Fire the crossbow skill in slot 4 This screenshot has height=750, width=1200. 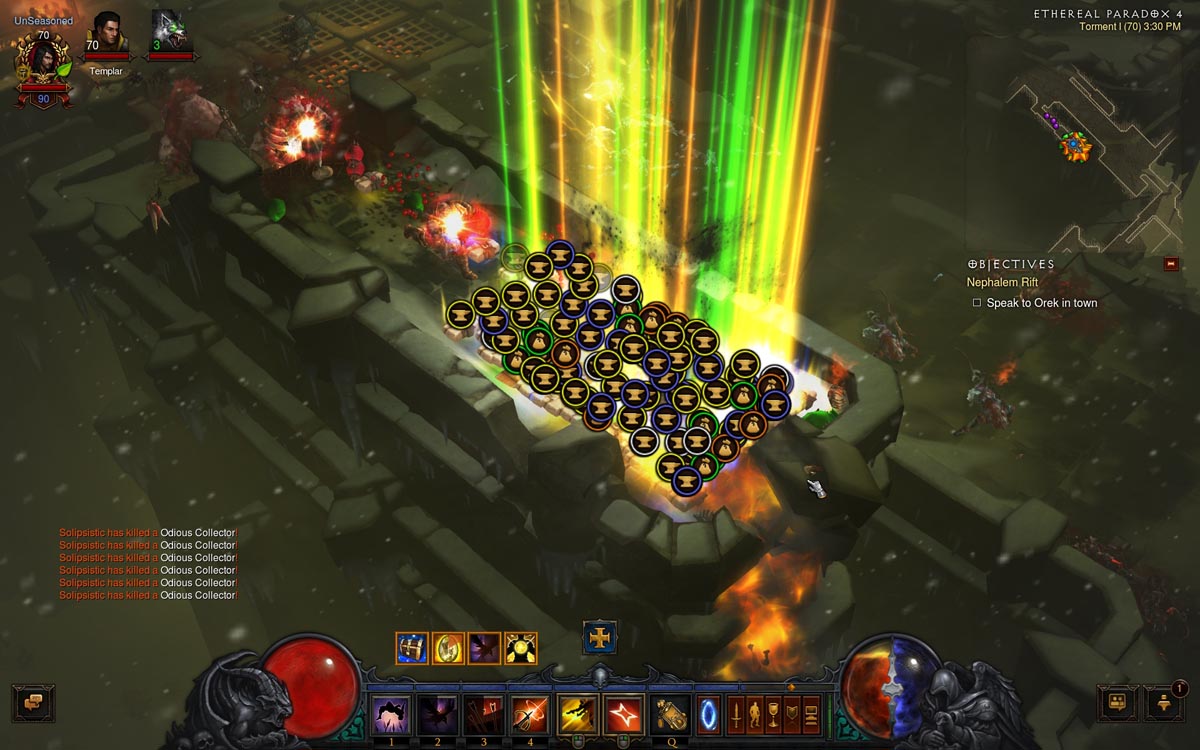coord(529,714)
